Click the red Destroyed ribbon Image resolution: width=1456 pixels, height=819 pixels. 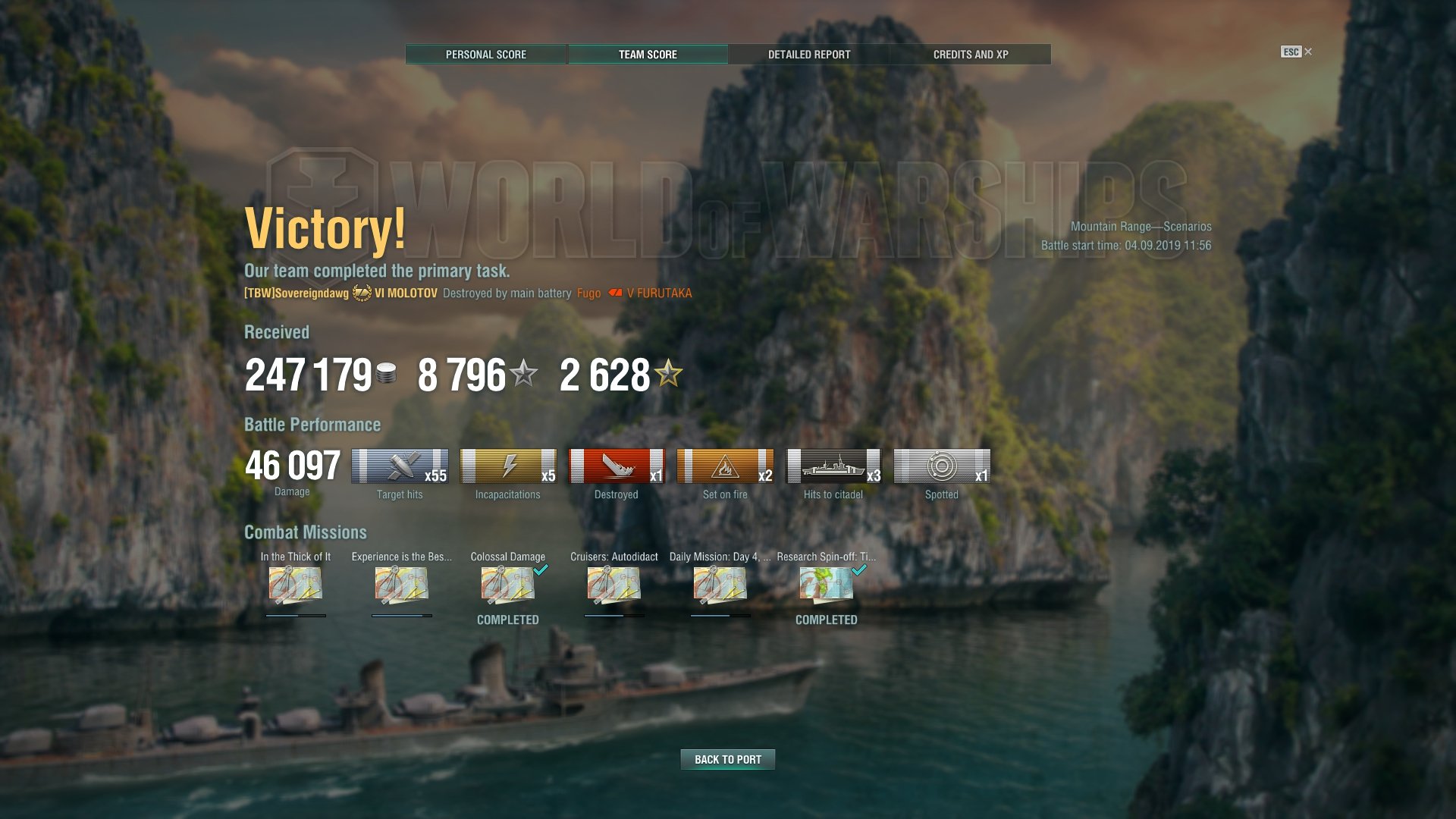click(617, 466)
